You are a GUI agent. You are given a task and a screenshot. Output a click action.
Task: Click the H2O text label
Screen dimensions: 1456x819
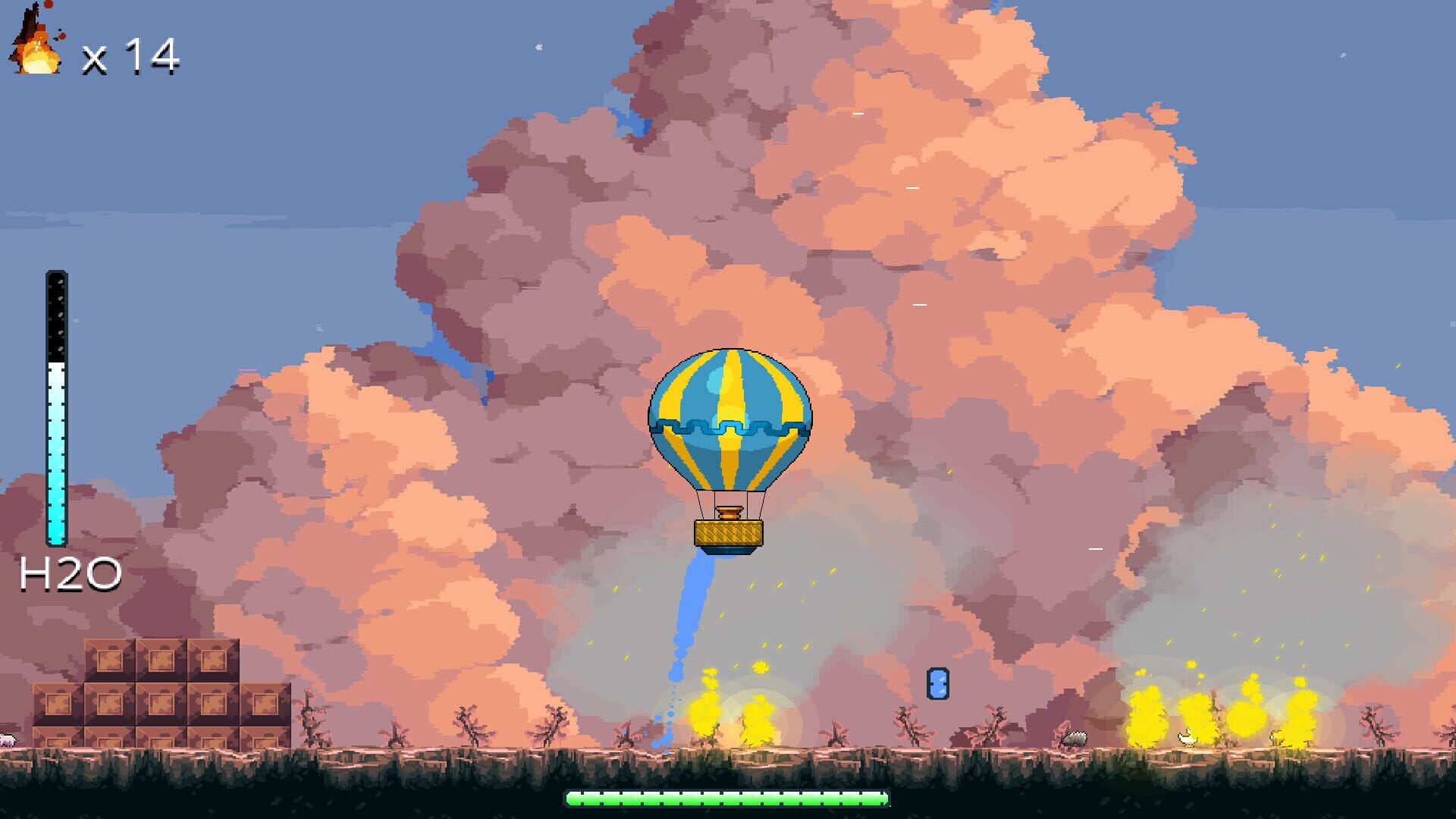(x=68, y=575)
